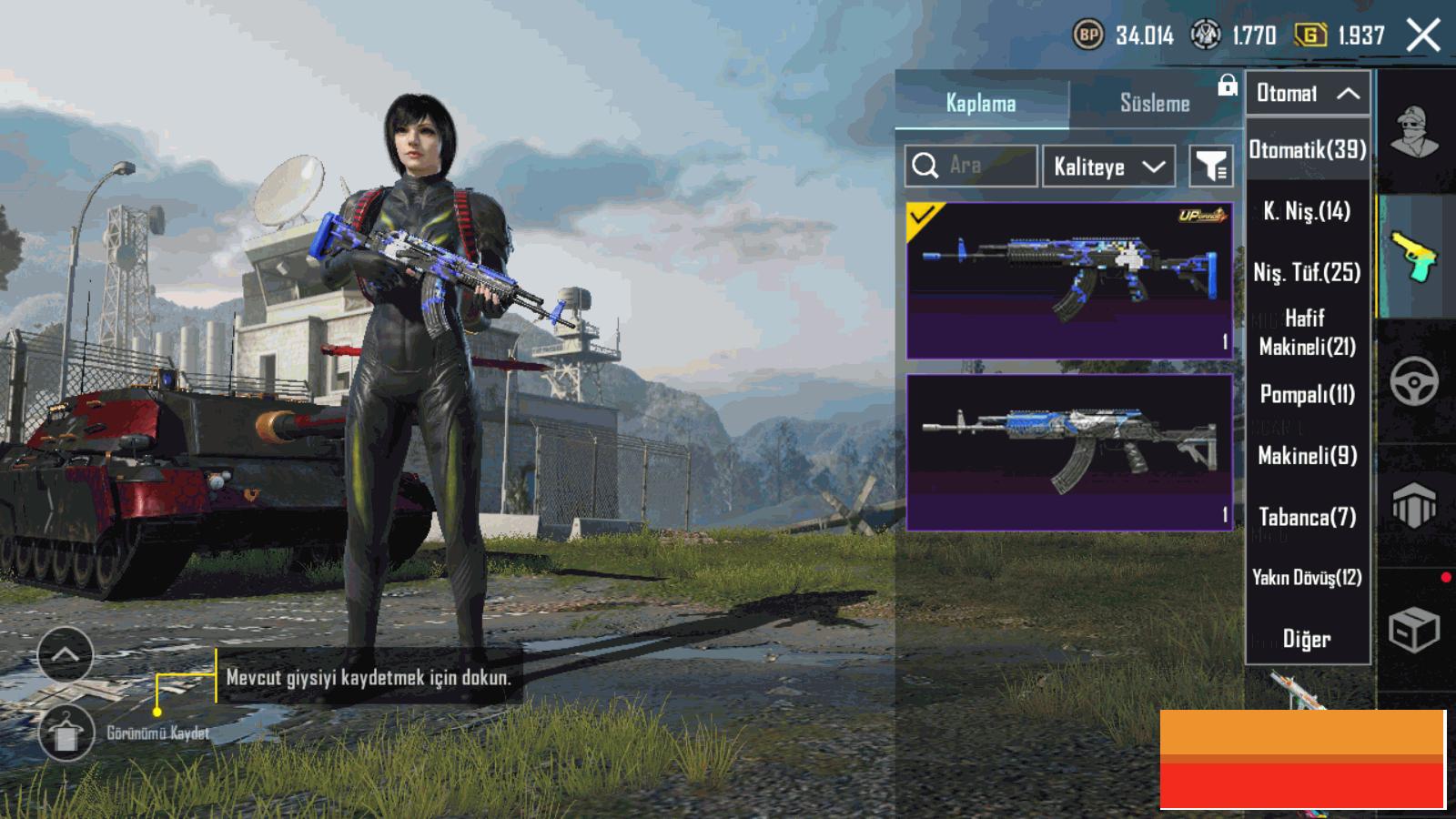Select Tabanca(7) category
Viewport: 1456px width, 819px height.
1308,517
